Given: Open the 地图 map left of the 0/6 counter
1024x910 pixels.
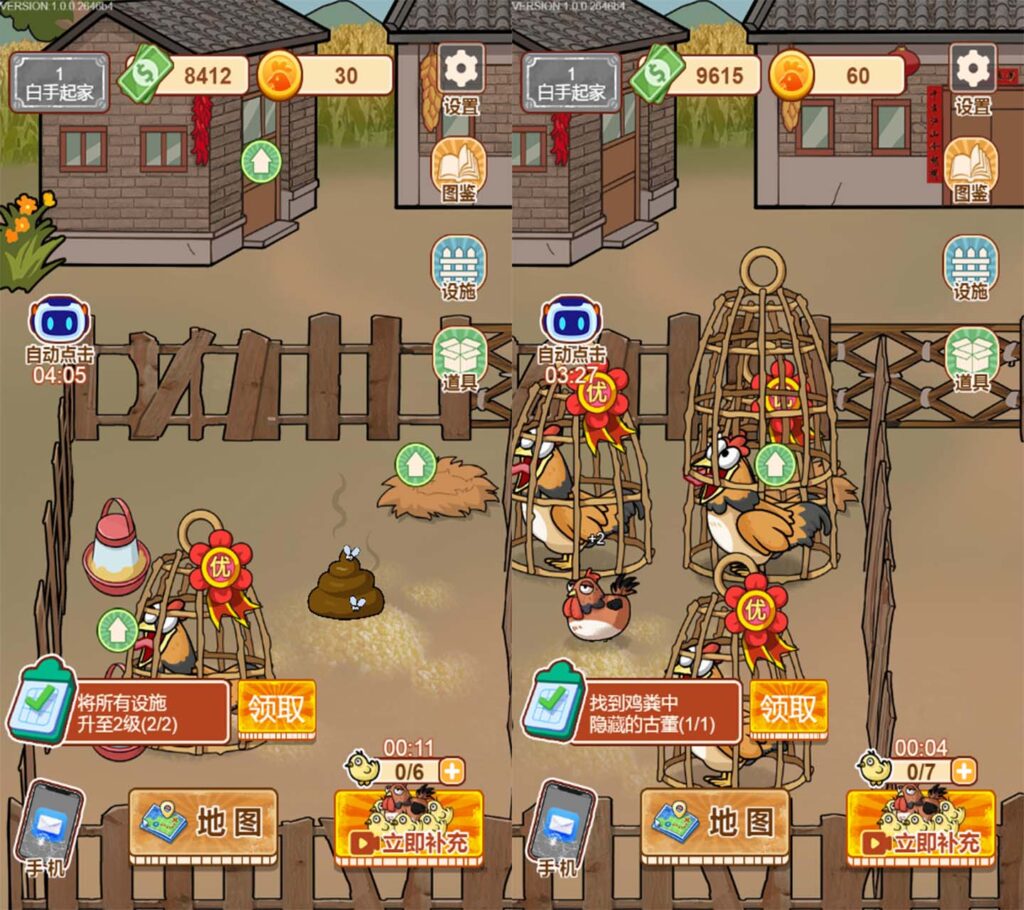Looking at the screenshot, I should click(203, 823).
